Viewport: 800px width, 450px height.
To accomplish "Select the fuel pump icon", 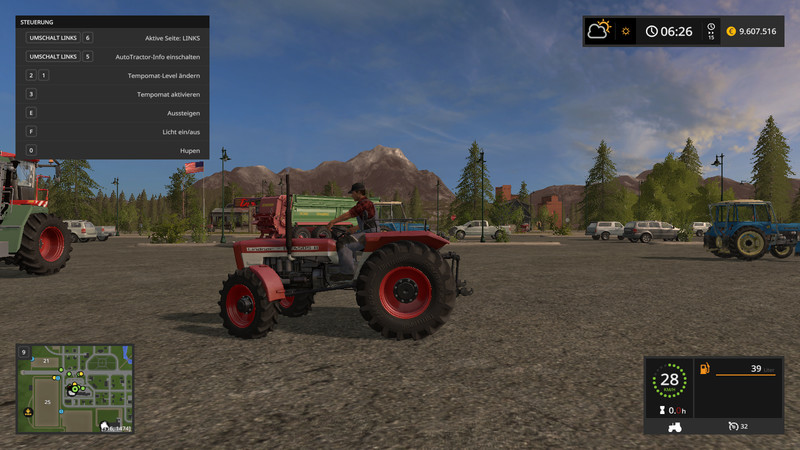I will click(x=705, y=370).
